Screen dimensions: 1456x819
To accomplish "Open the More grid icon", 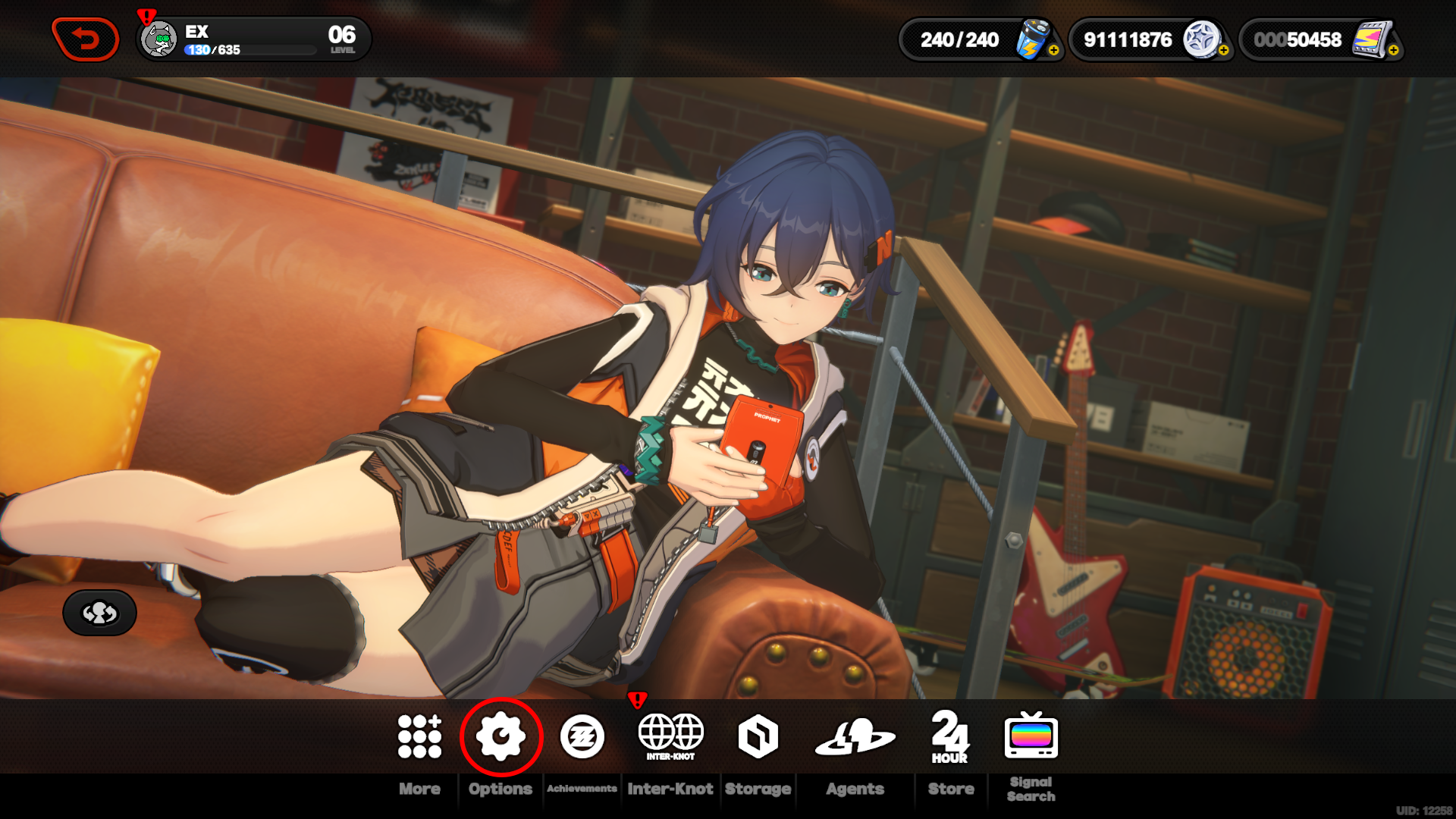I will [419, 735].
